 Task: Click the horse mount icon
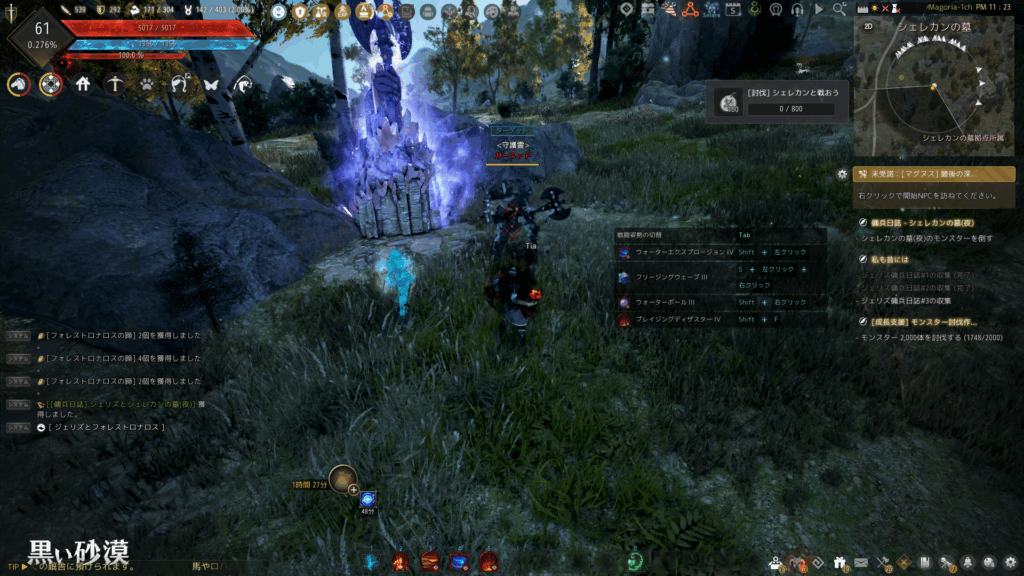[x=17, y=85]
